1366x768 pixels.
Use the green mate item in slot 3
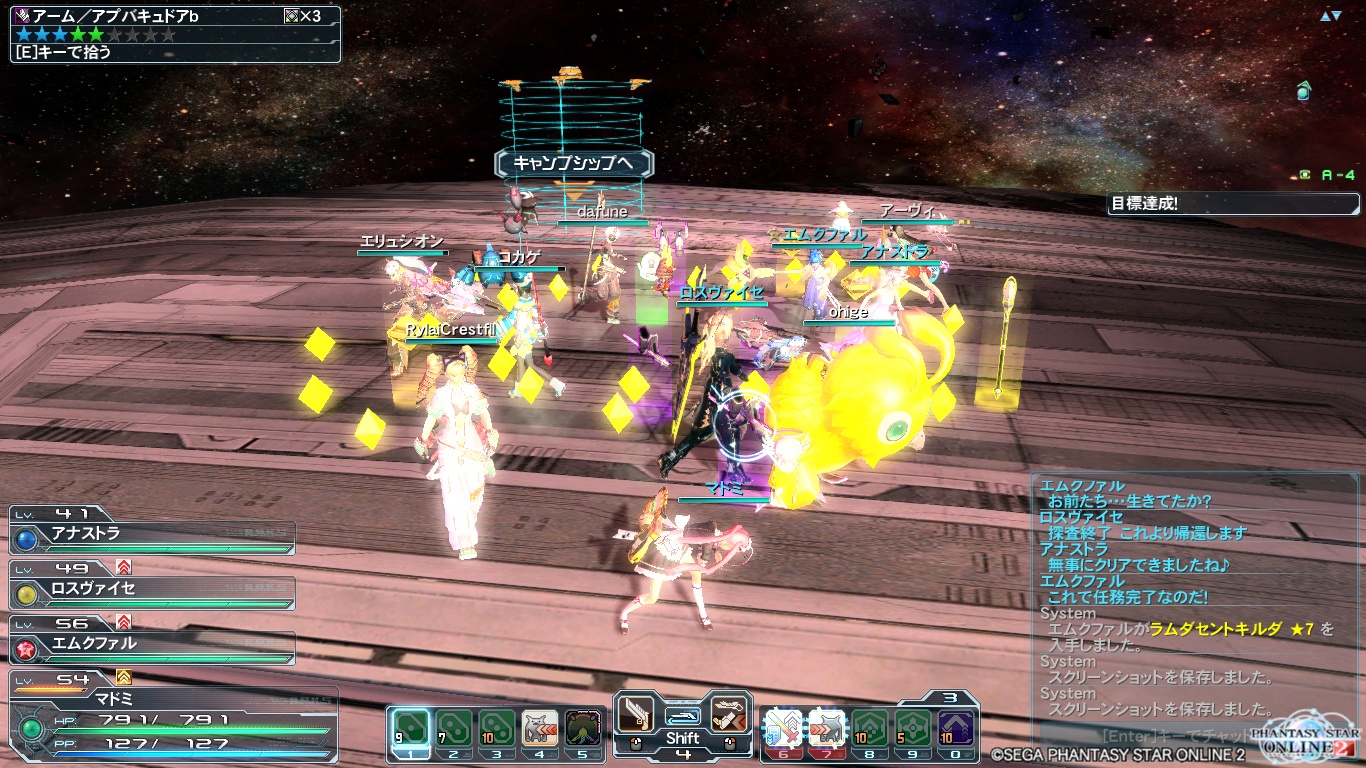pyautogui.click(x=497, y=727)
